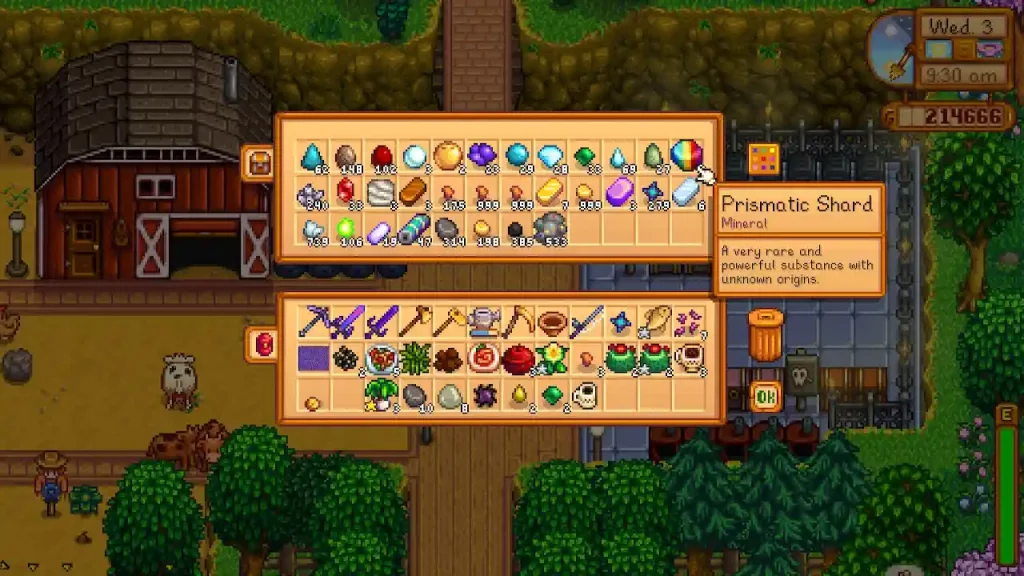Take the green glowing orb from chest
Image resolution: width=1024 pixels, height=576 pixels.
click(346, 230)
